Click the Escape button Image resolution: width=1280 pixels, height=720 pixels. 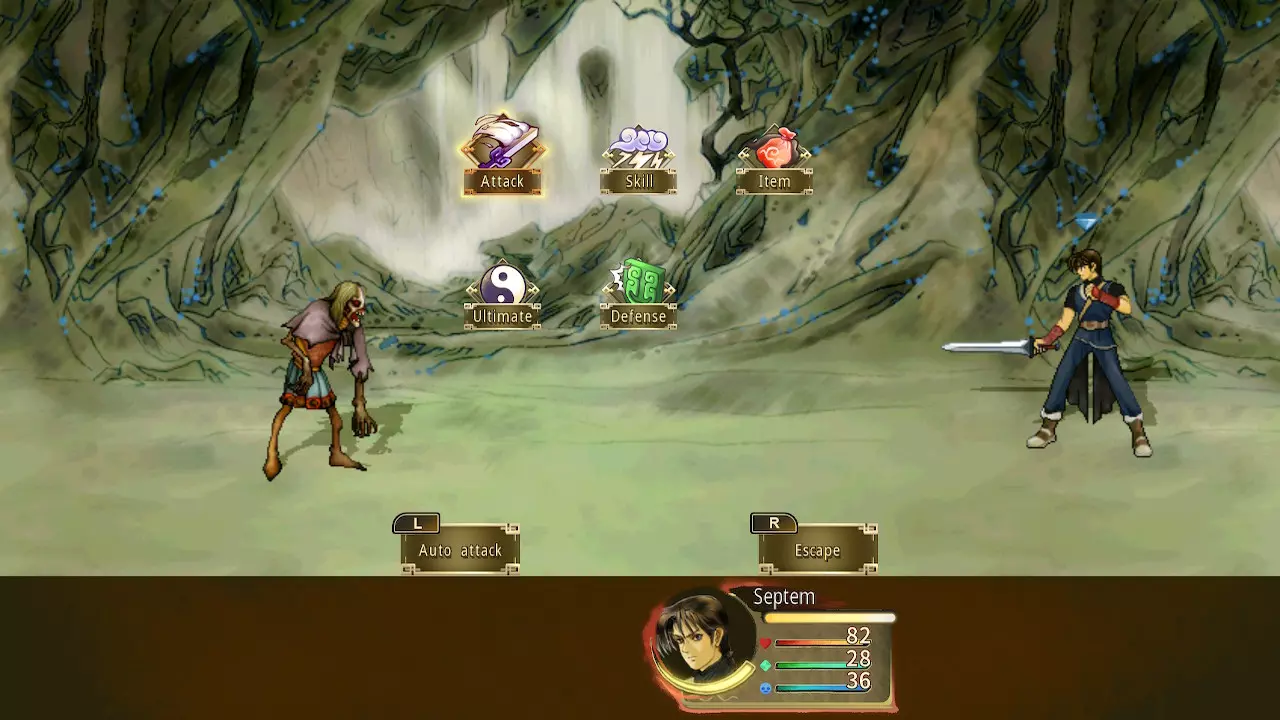click(x=817, y=549)
